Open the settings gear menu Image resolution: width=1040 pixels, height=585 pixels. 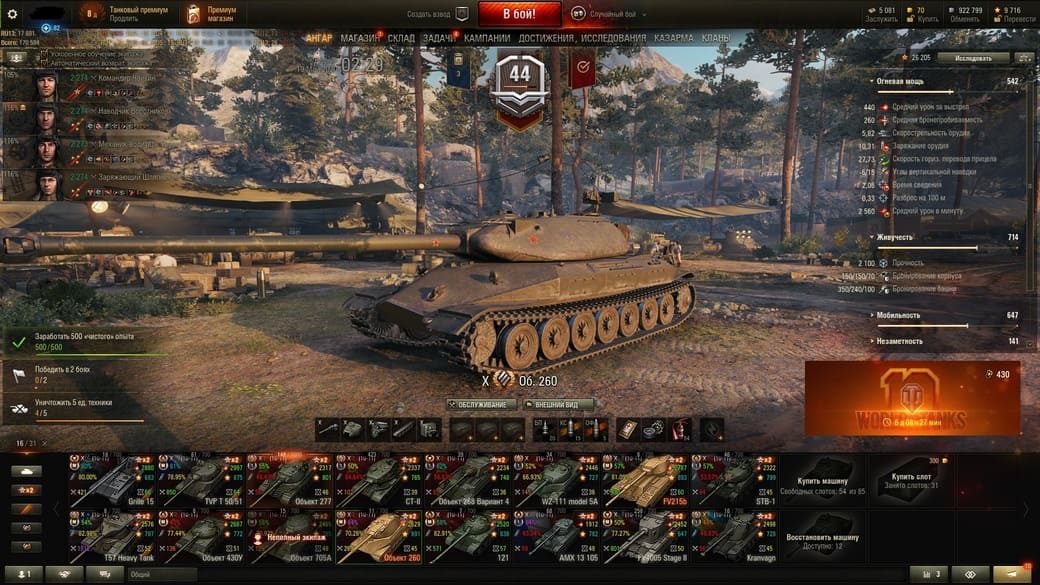point(12,14)
